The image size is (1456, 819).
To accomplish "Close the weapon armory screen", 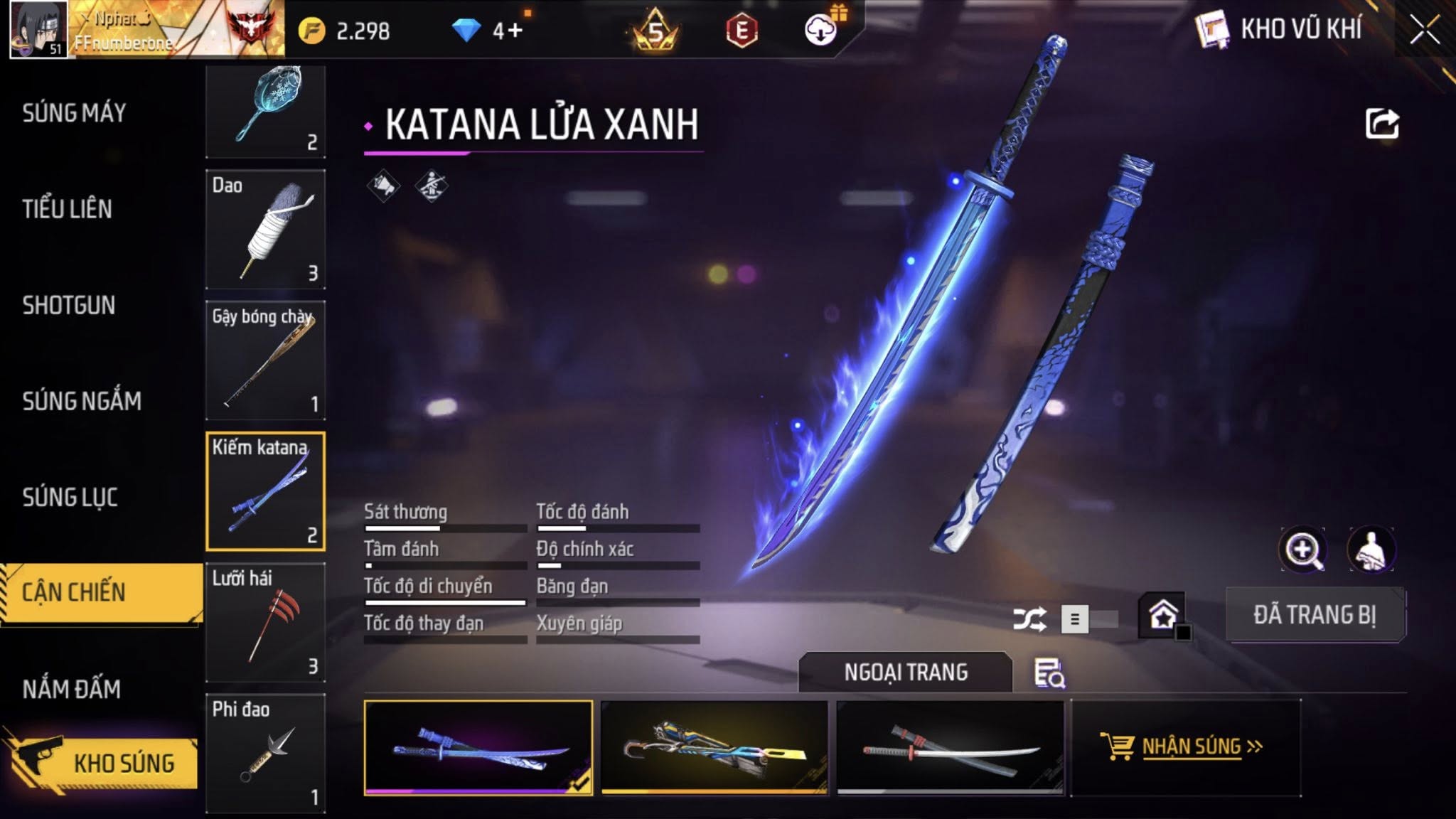I will coord(1424,31).
